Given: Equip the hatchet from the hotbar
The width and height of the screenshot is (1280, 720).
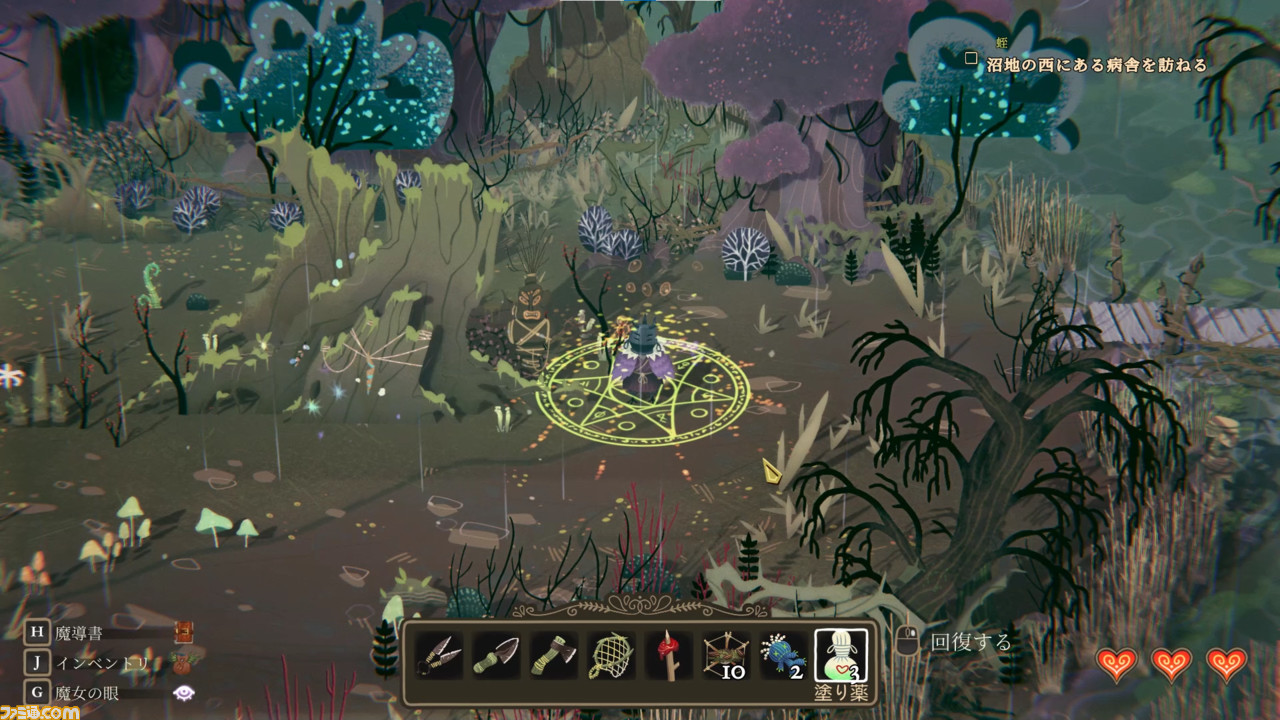Looking at the screenshot, I should 553,655.
